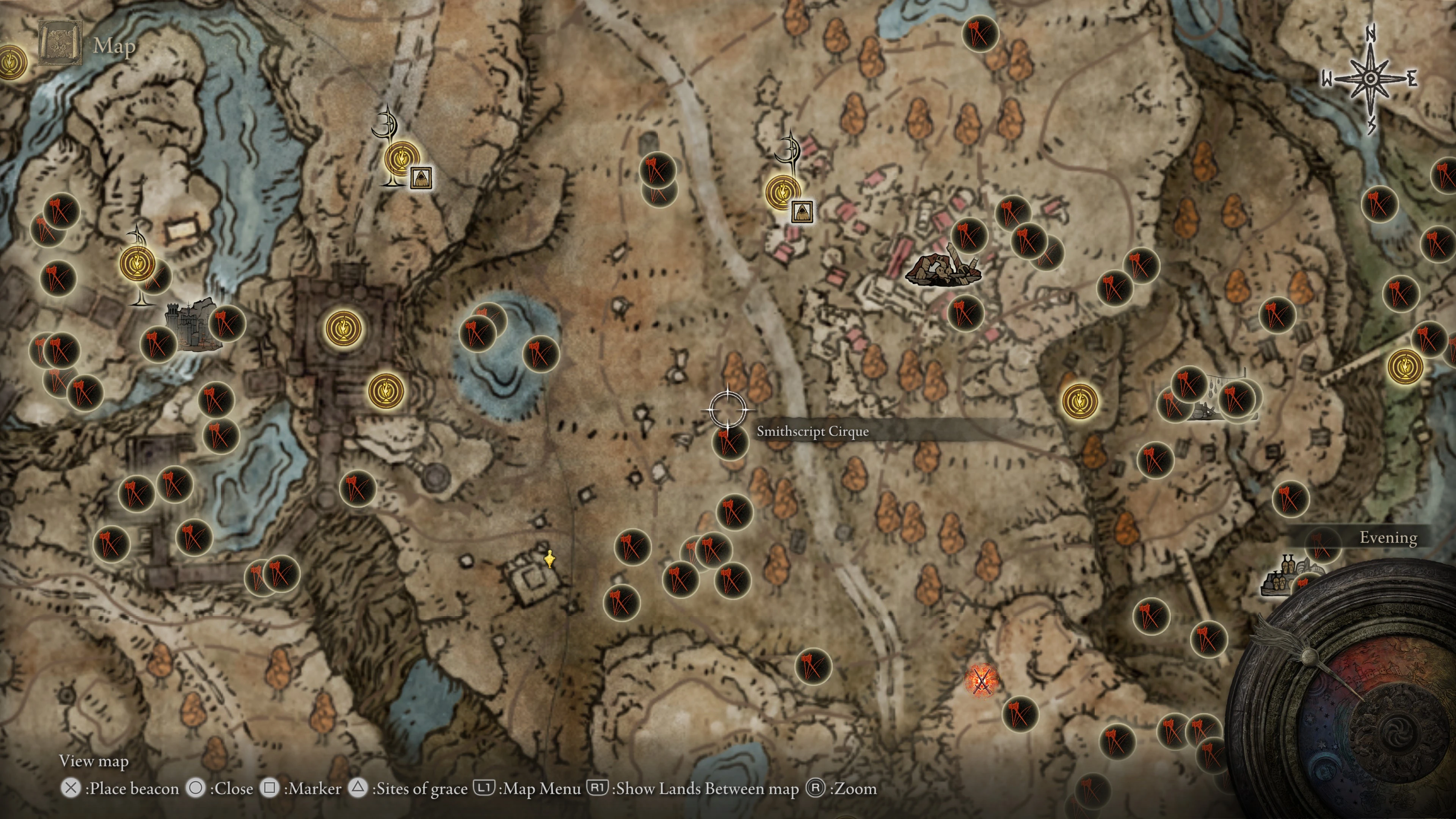Select the red marker at Smithscript Cirque
The width and height of the screenshot is (1456, 819).
(x=730, y=442)
